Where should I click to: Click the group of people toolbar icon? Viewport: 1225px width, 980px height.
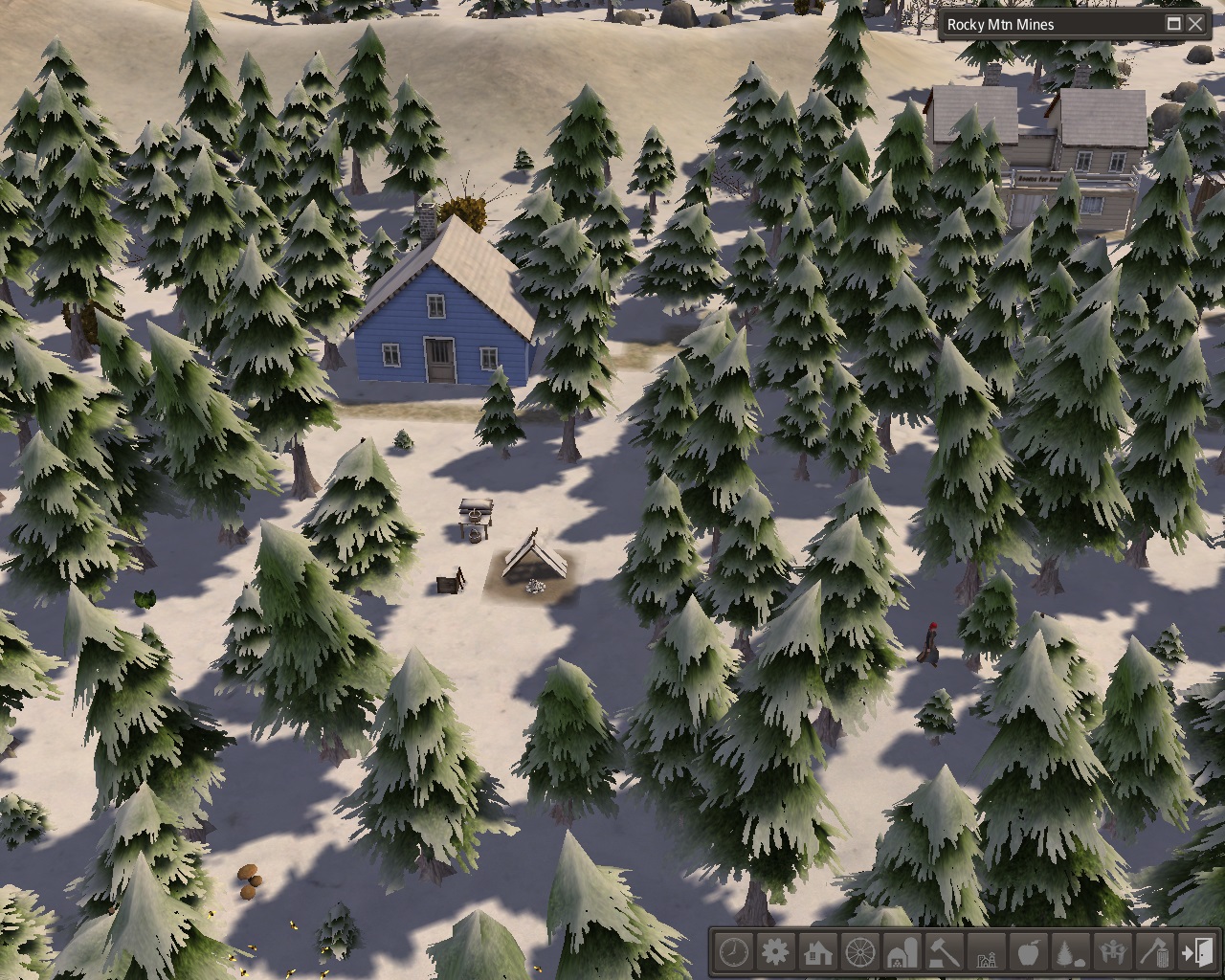(1113, 952)
